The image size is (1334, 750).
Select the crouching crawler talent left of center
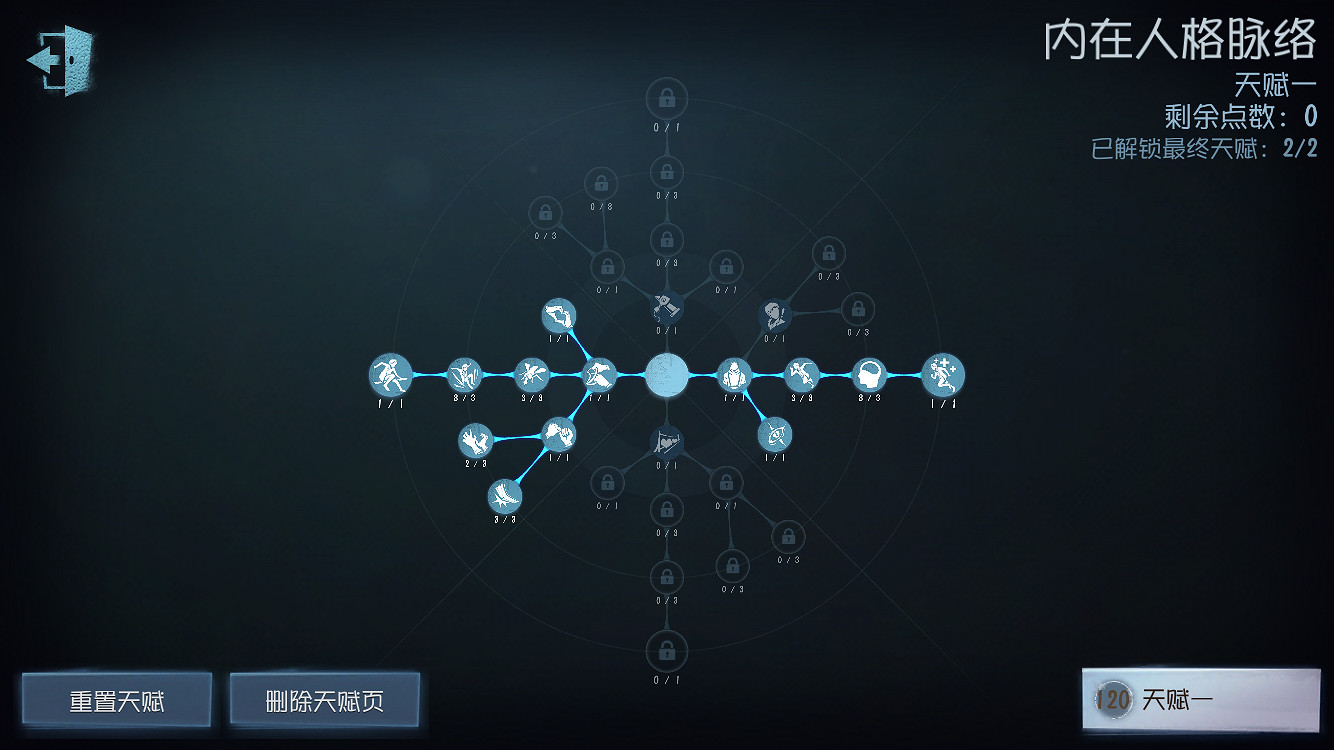point(602,374)
